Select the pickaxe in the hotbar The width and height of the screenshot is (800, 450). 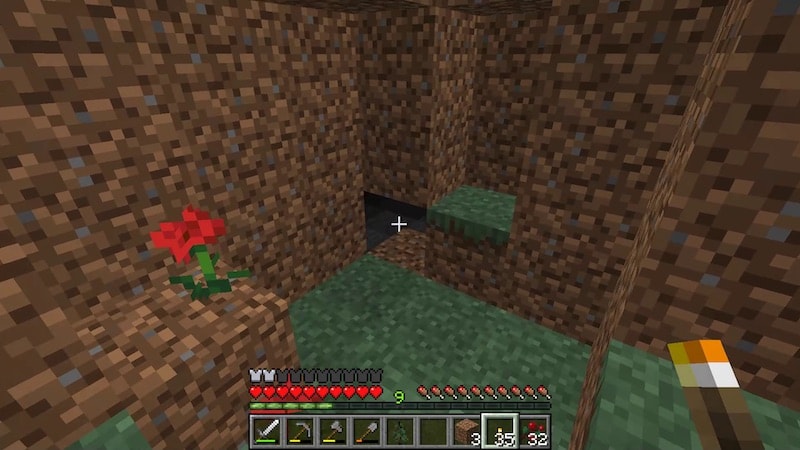click(x=299, y=431)
